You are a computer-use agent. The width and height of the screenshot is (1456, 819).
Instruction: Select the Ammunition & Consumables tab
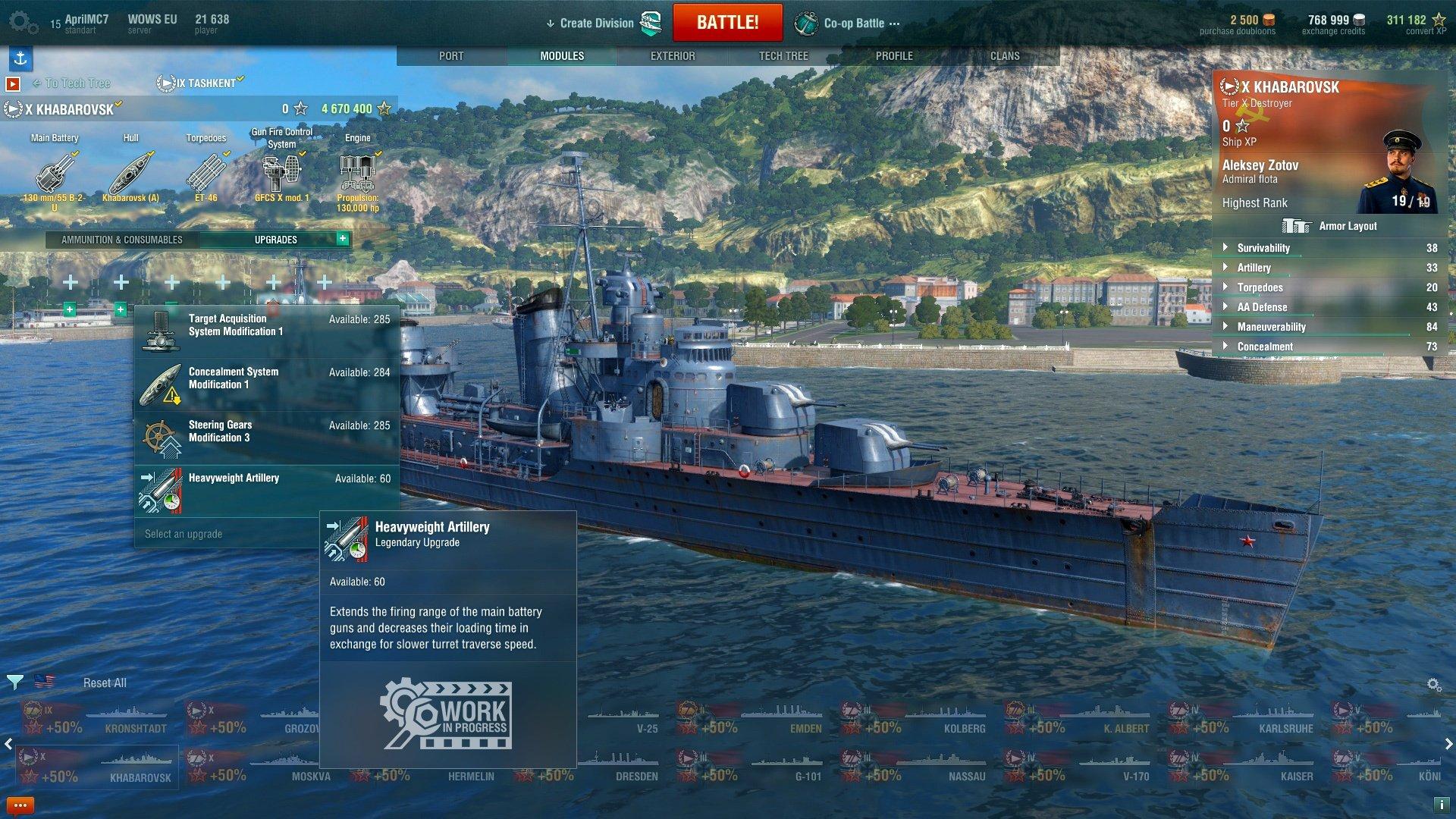[122, 240]
